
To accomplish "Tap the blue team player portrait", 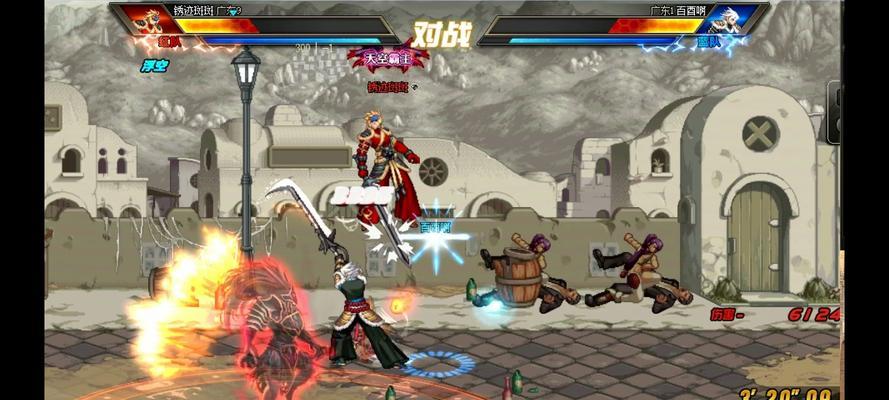I will click(726, 21).
